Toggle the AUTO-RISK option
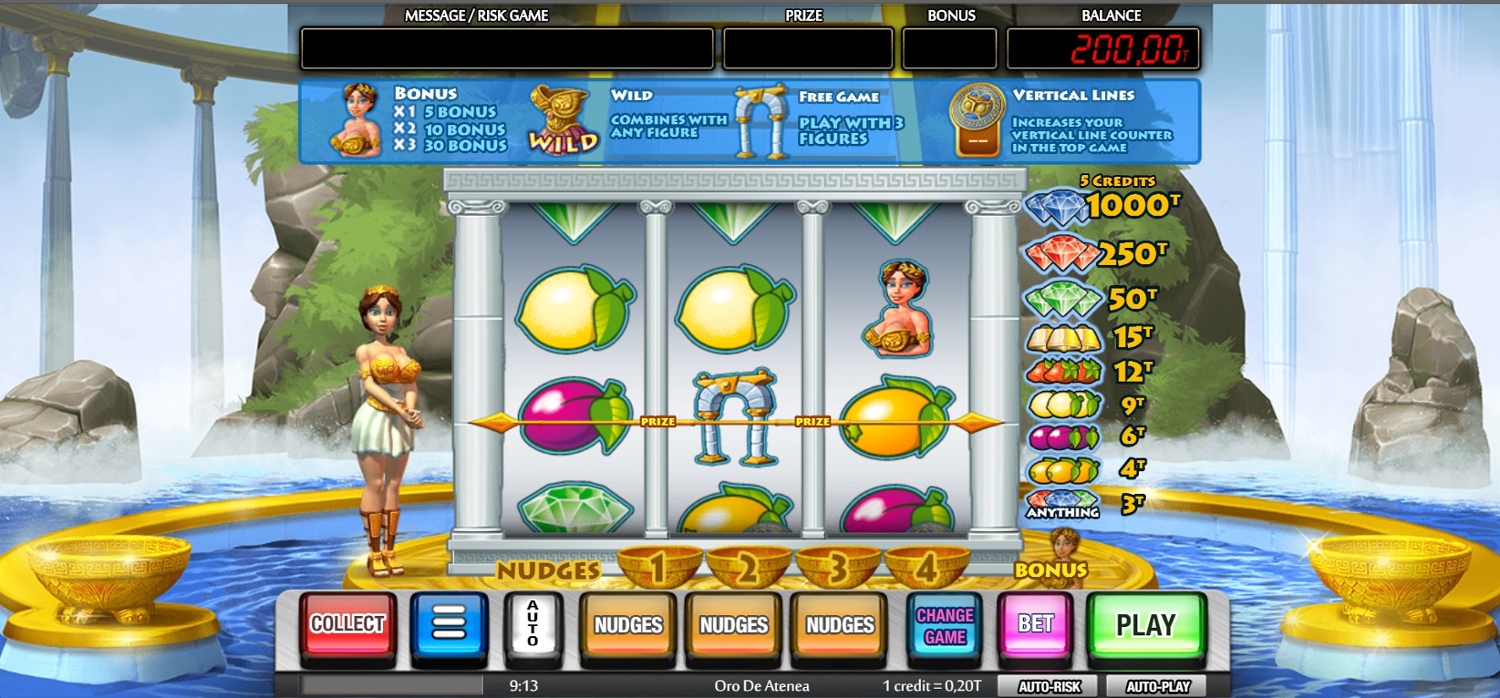Screen dimensions: 1500x698 [x=1047, y=687]
